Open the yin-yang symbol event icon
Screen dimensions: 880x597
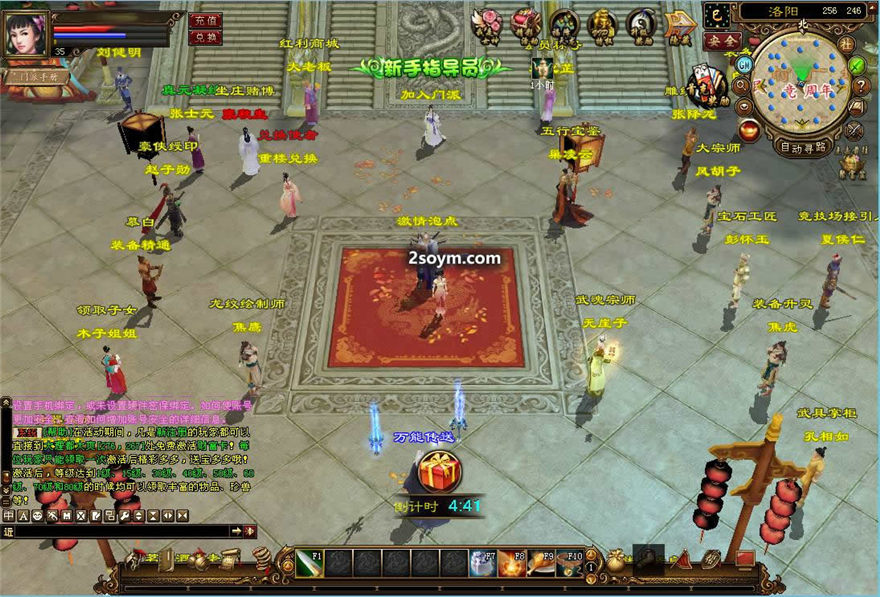pyautogui.click(x=641, y=22)
